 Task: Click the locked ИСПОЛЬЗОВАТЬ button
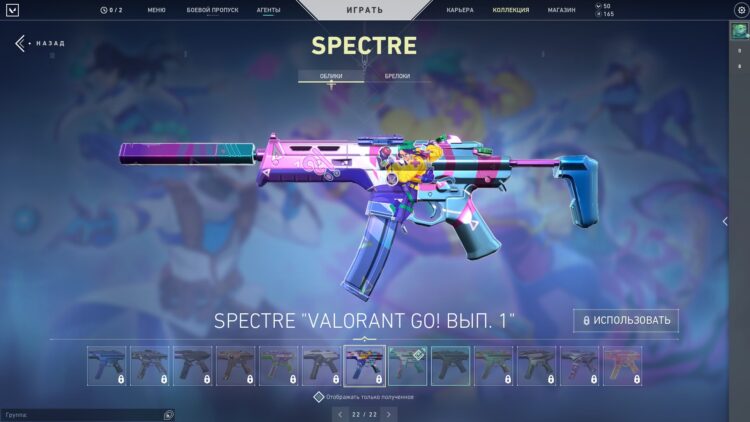pos(626,321)
